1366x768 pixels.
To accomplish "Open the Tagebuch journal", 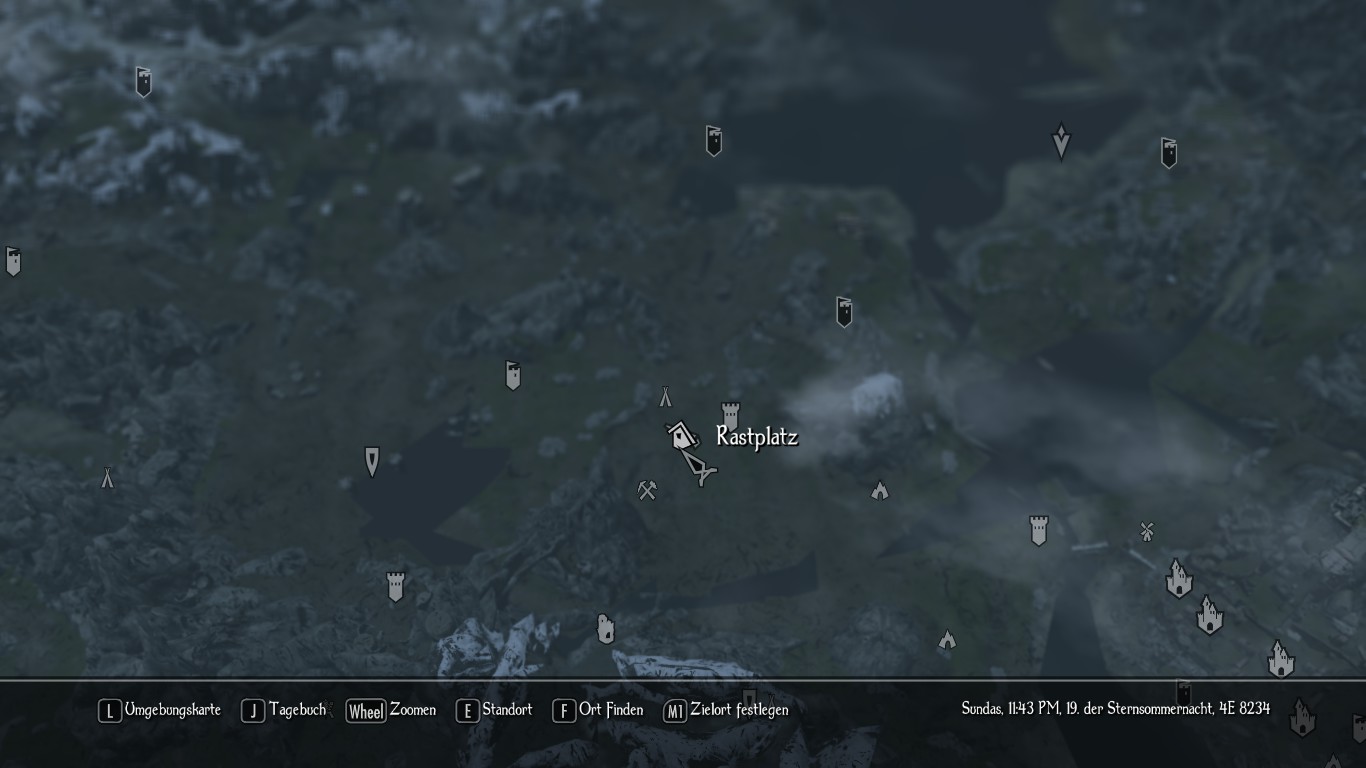I will pyautogui.click(x=285, y=710).
